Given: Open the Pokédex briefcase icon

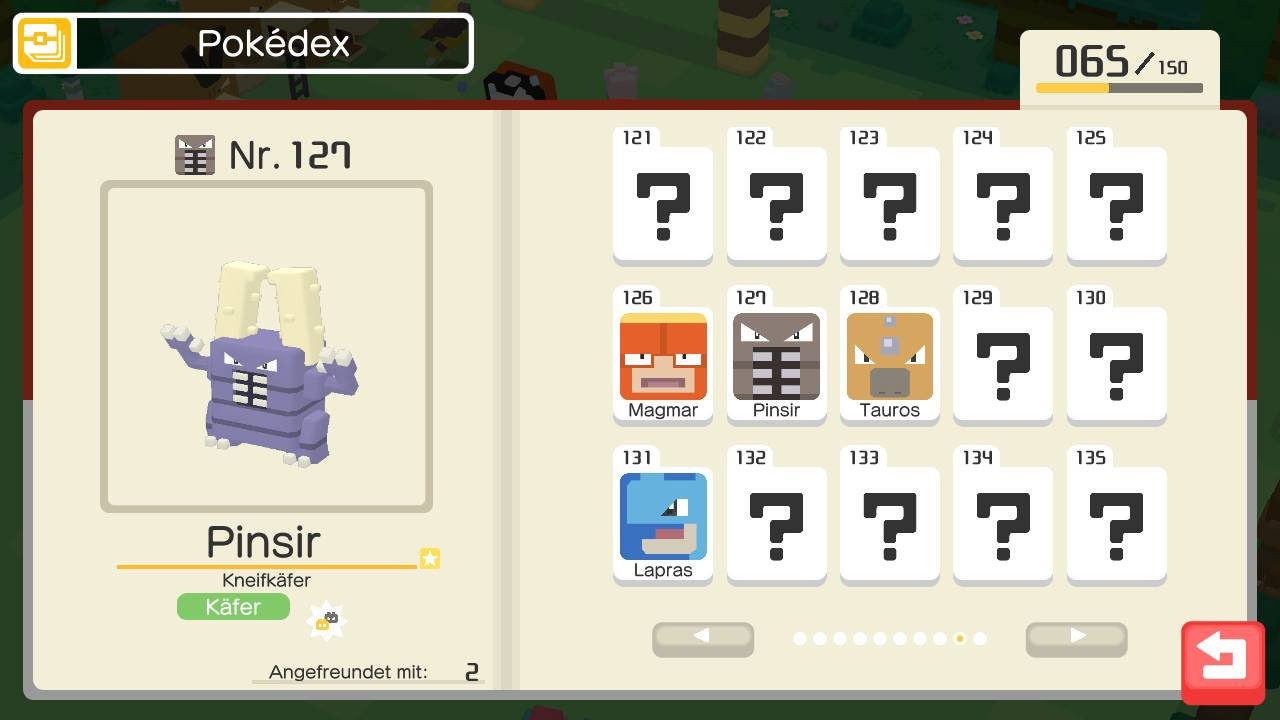Looking at the screenshot, I should (44, 43).
